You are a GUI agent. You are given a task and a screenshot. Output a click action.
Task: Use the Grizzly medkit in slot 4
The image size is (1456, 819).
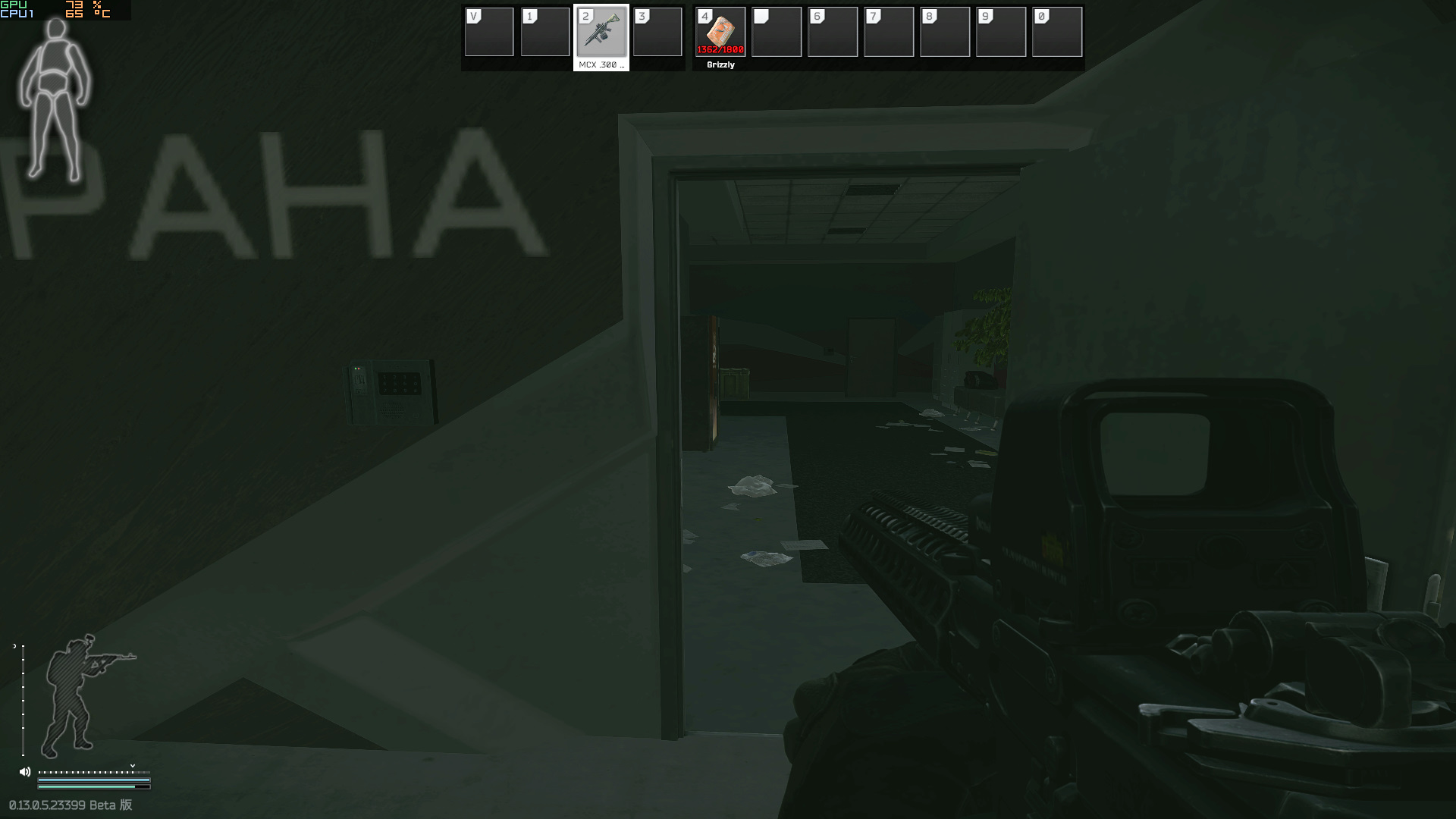(x=720, y=33)
